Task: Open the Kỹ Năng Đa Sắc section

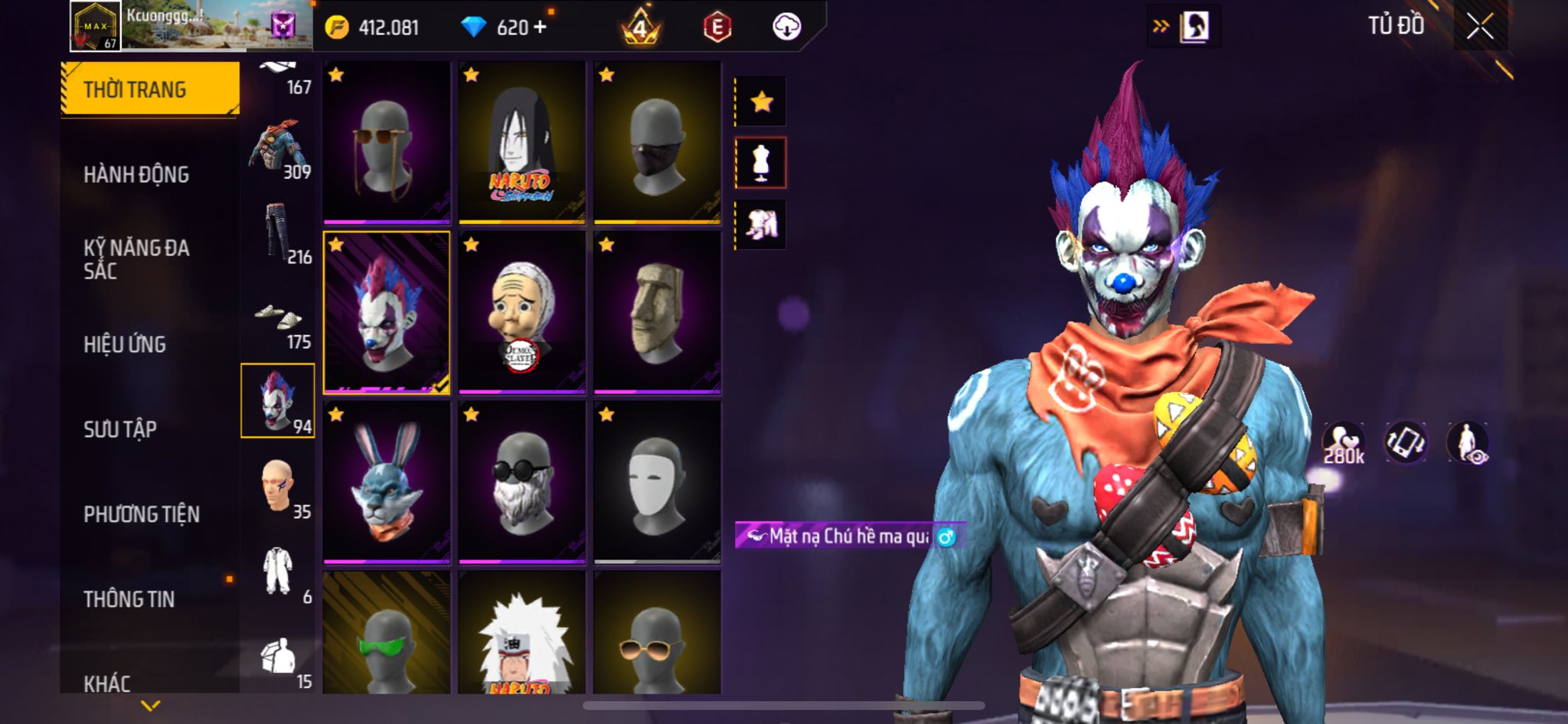Action: (136, 259)
